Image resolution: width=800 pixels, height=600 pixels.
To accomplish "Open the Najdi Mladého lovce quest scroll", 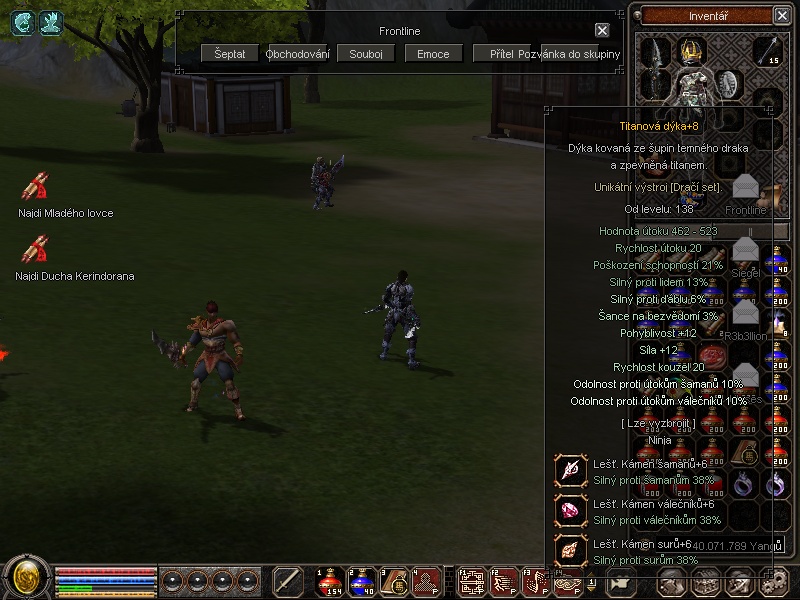I will click(35, 187).
